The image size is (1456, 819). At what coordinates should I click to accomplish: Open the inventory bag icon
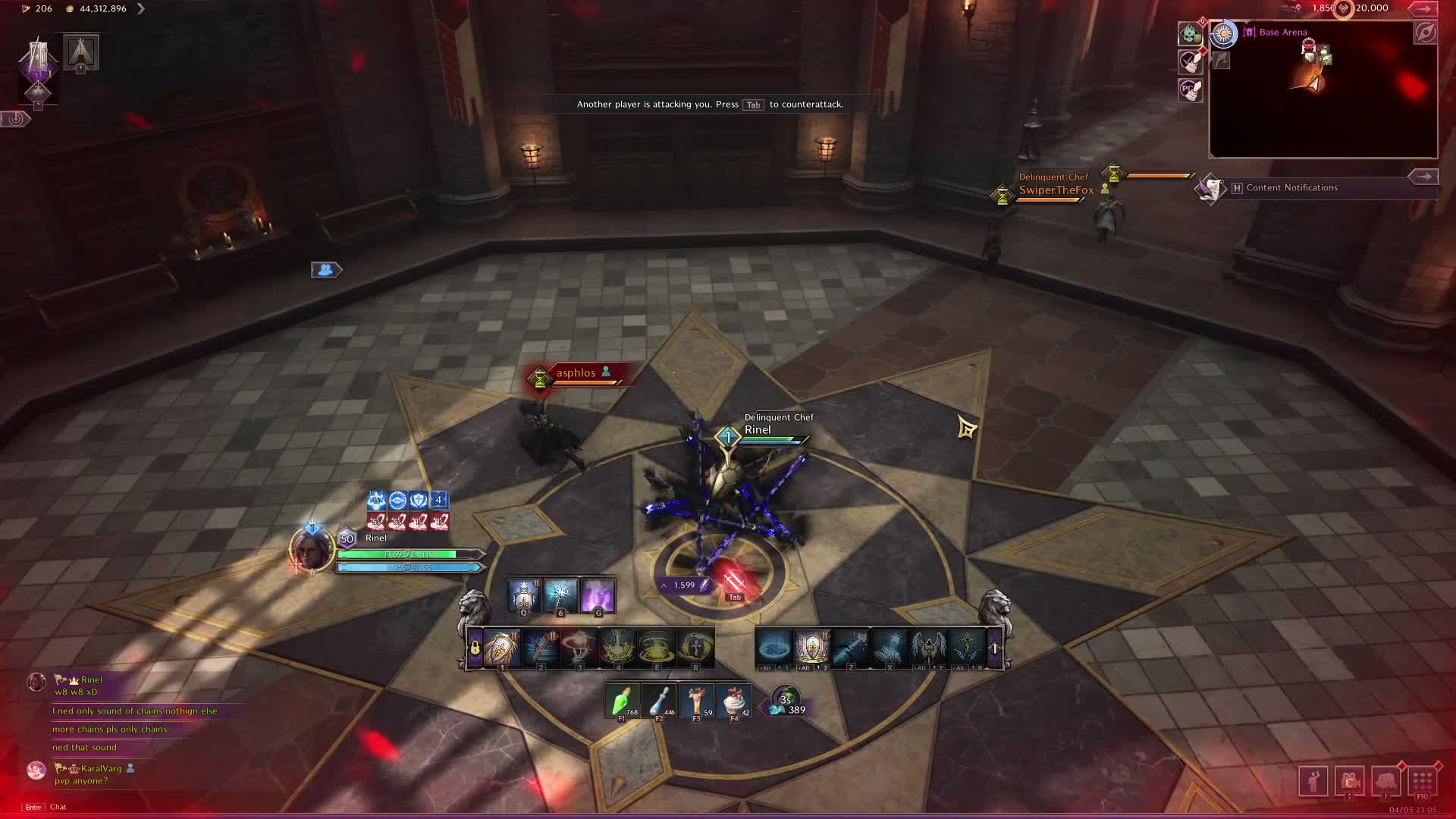pos(1385,780)
